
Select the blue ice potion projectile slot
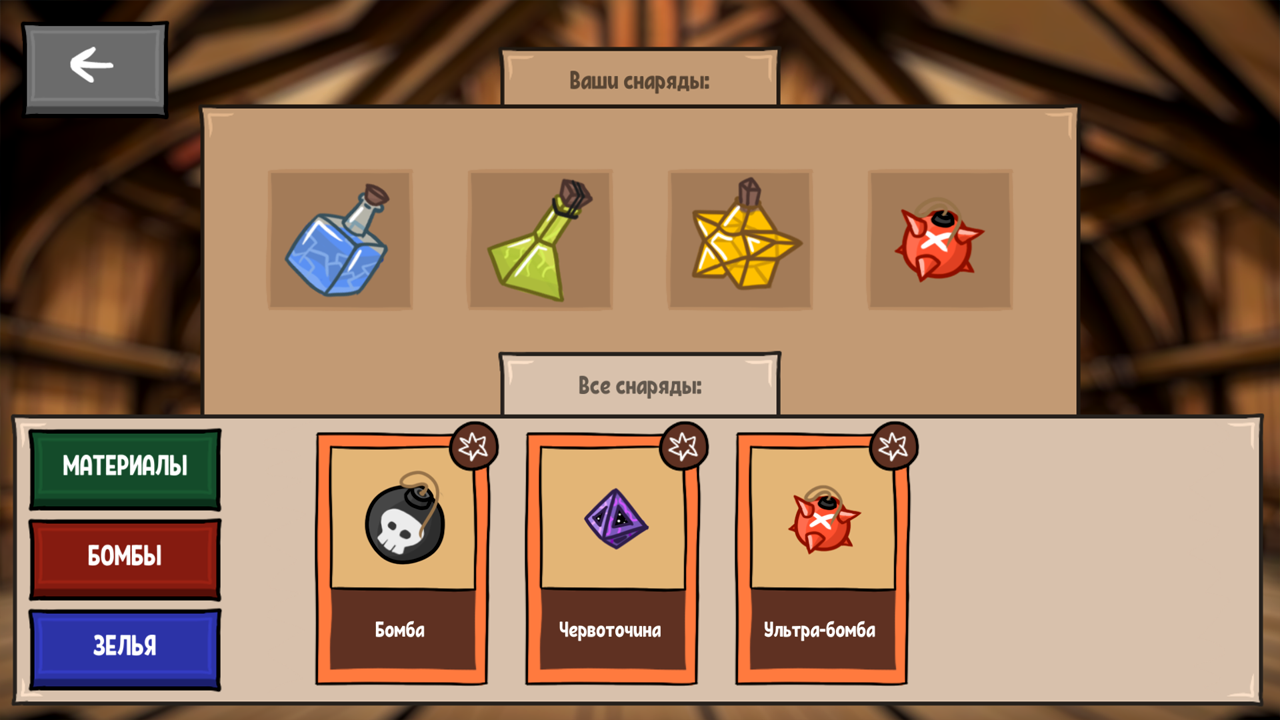pyautogui.click(x=340, y=240)
